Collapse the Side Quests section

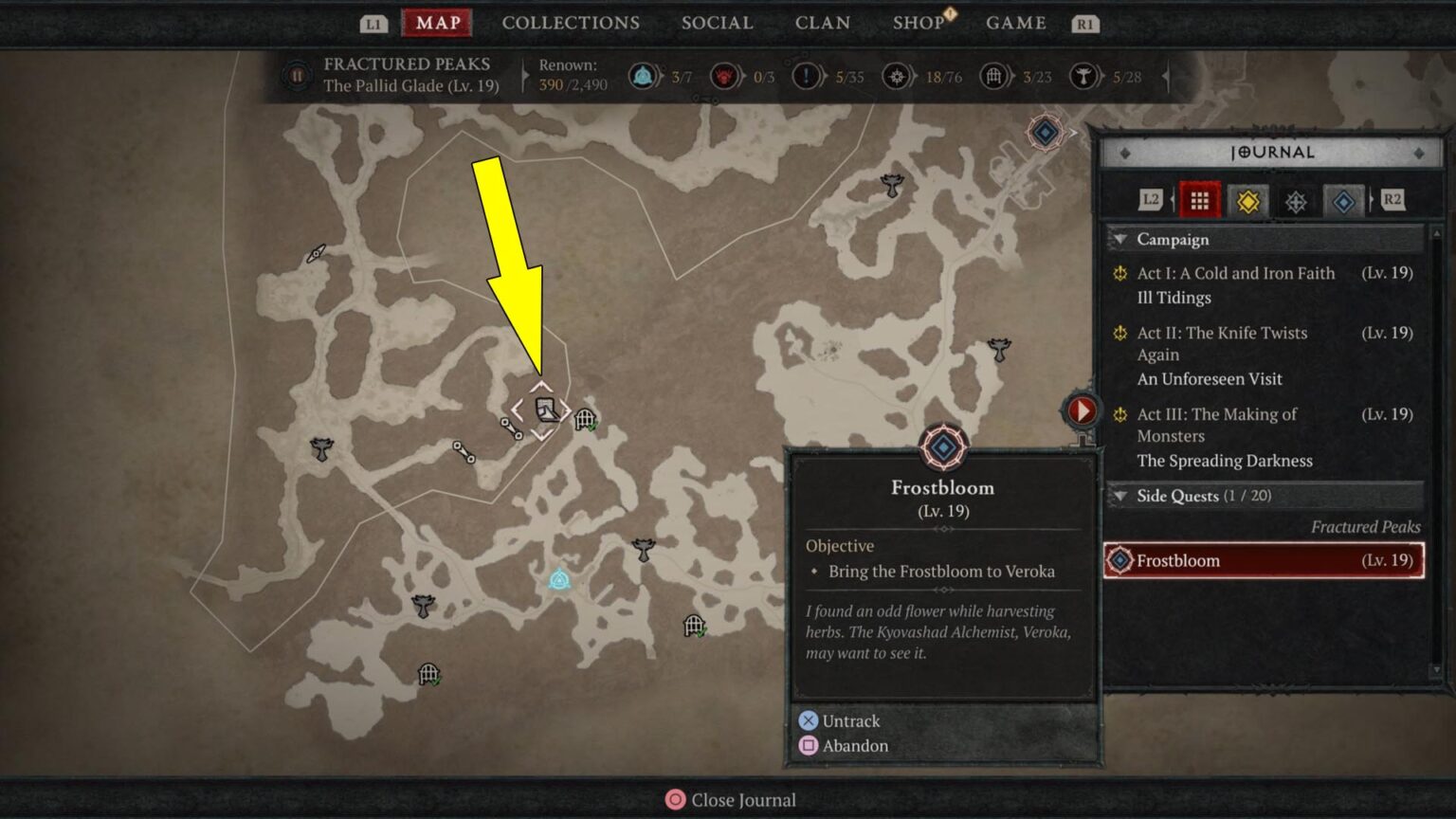pos(1122,496)
